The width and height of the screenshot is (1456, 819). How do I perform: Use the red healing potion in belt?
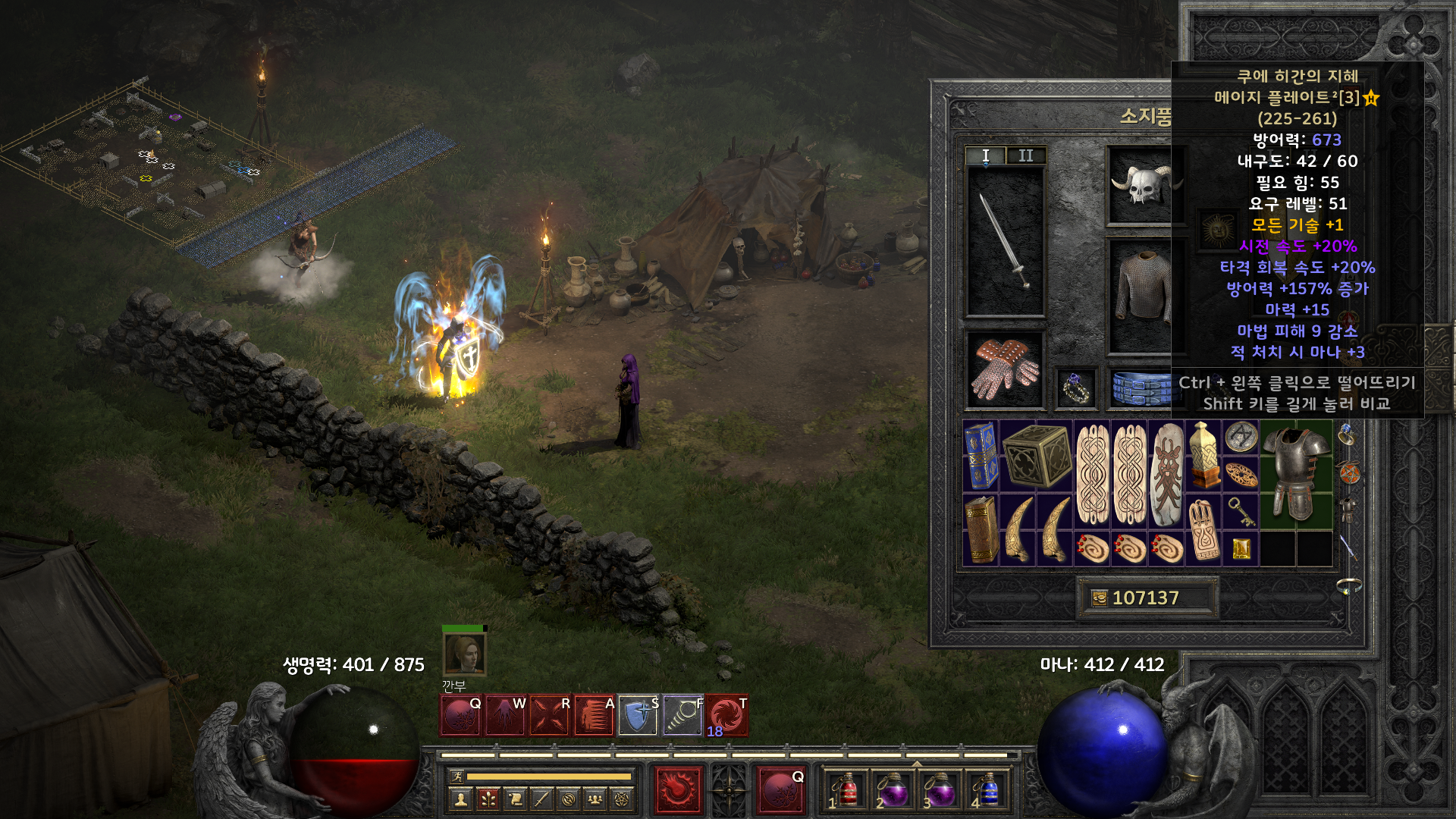(847, 791)
